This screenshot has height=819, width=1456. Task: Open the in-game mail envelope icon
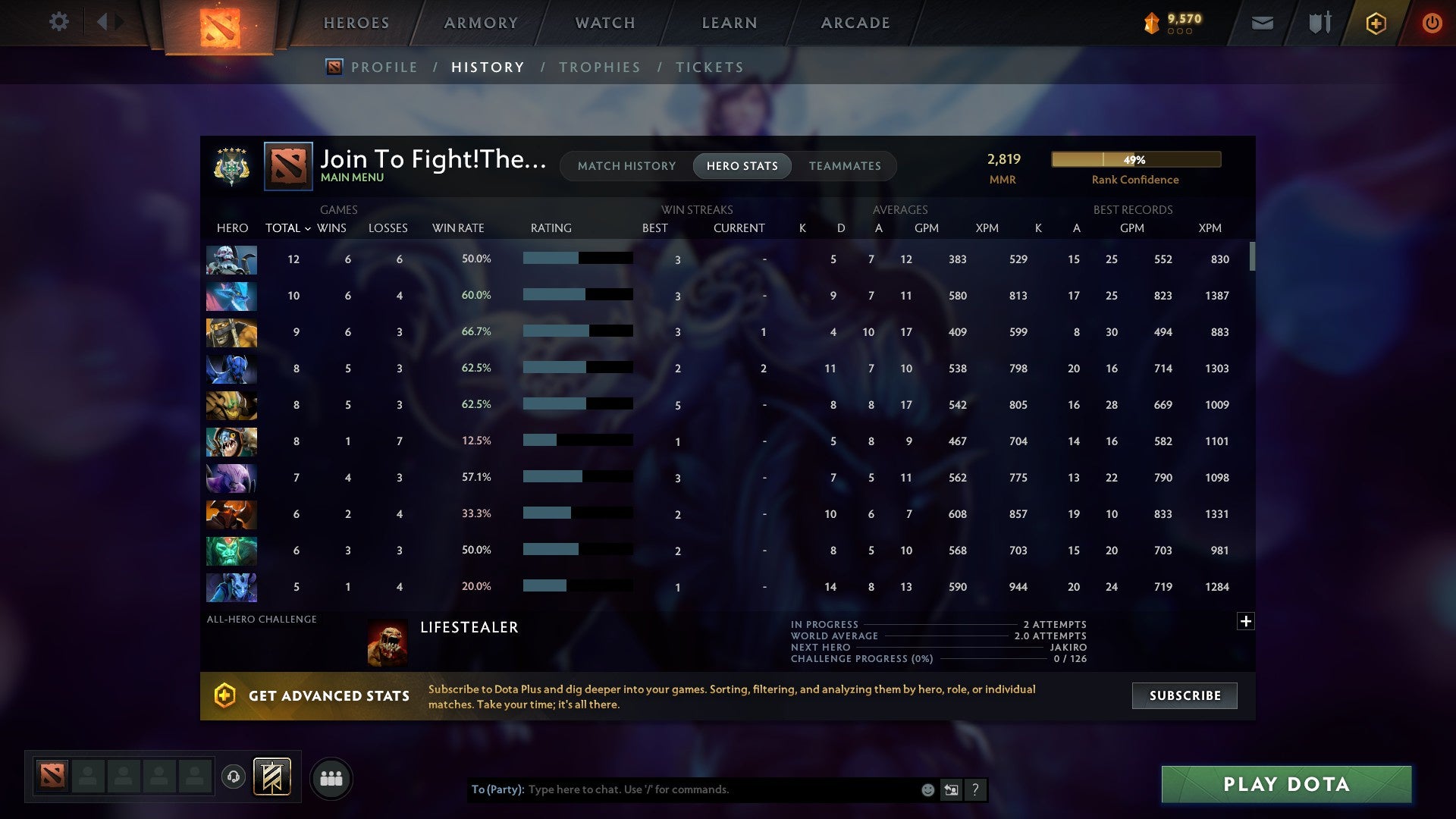pyautogui.click(x=1261, y=23)
